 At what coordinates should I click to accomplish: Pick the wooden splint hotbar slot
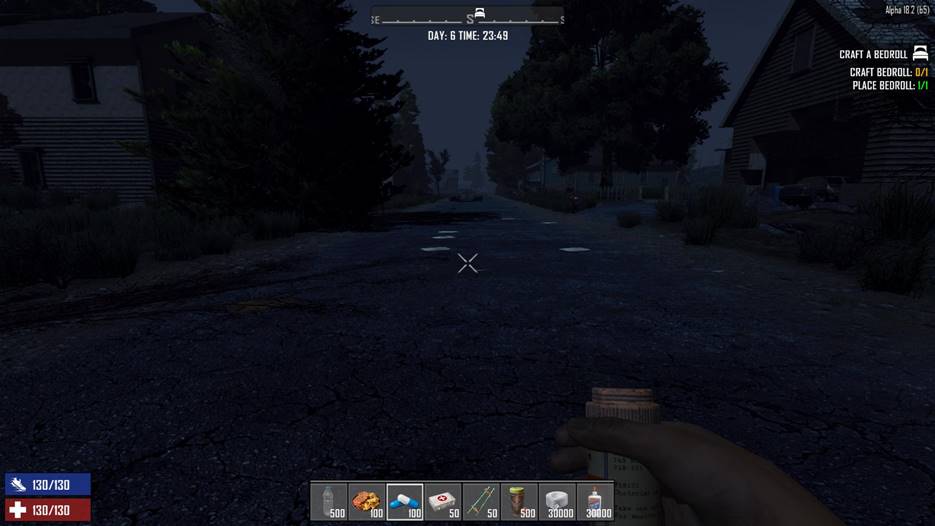point(481,501)
